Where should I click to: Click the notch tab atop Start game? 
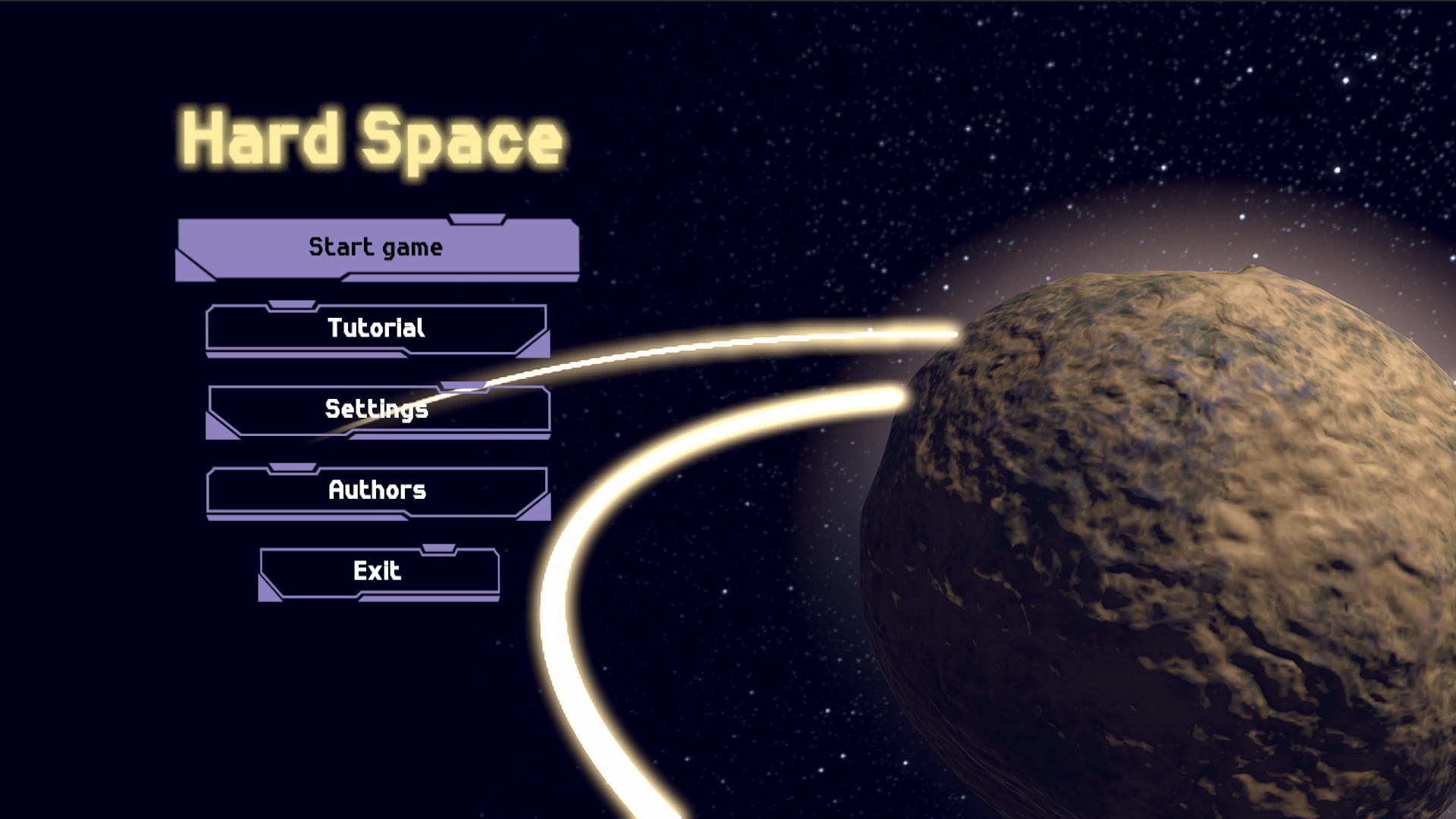tap(476, 218)
